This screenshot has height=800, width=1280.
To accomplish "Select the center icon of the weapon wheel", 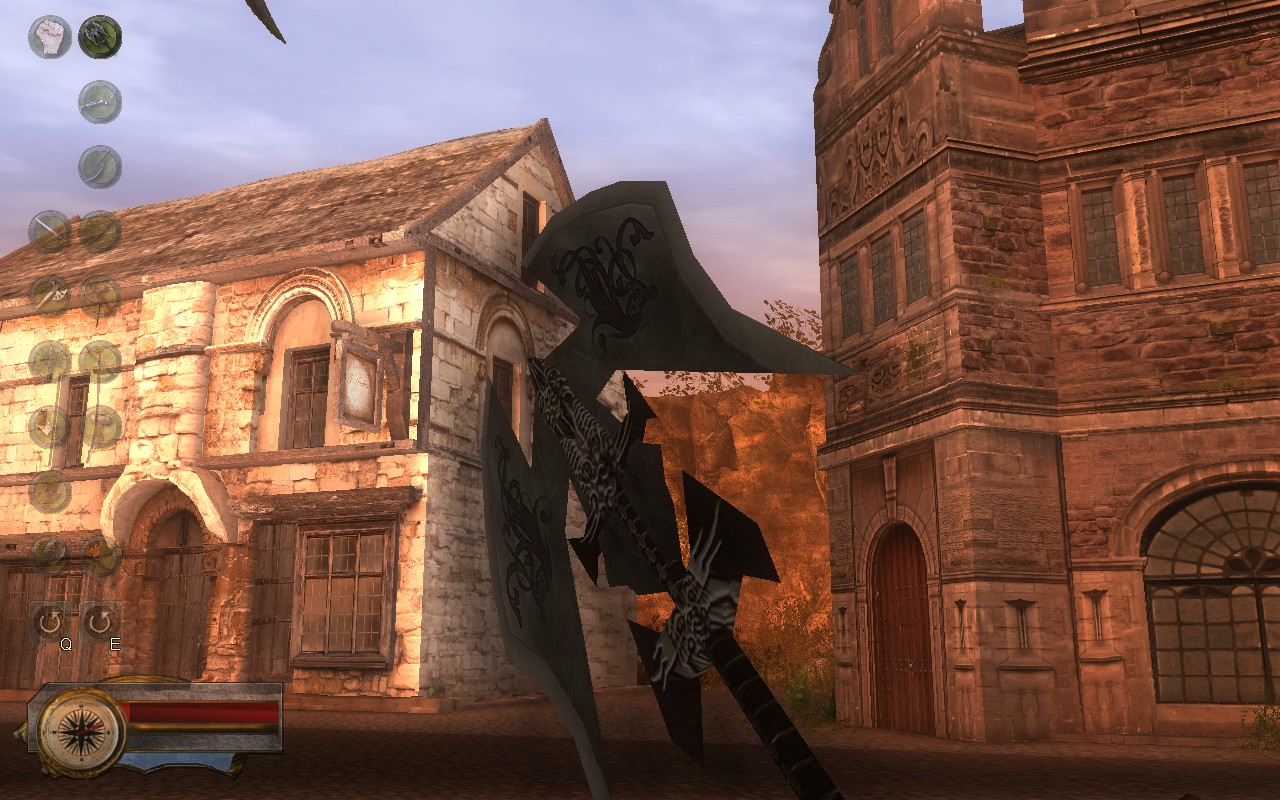I will point(49,493).
